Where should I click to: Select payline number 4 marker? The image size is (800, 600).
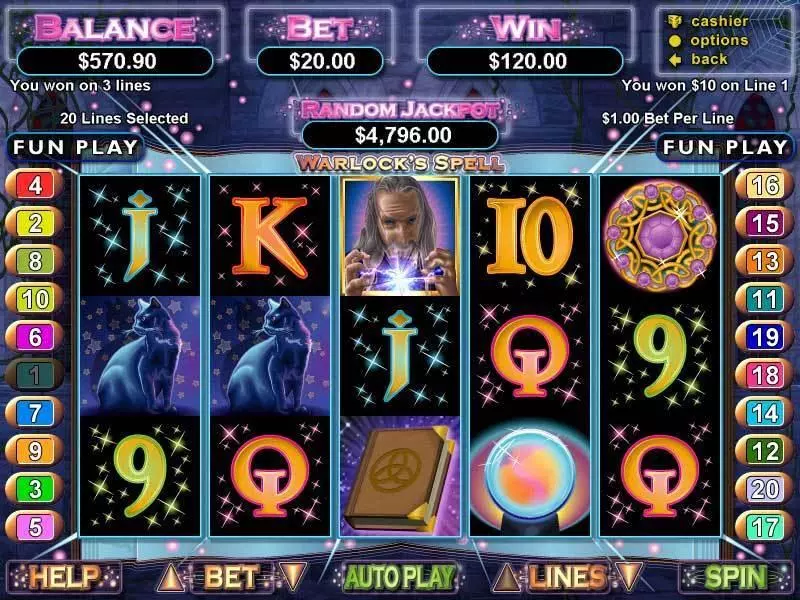[x=34, y=186]
